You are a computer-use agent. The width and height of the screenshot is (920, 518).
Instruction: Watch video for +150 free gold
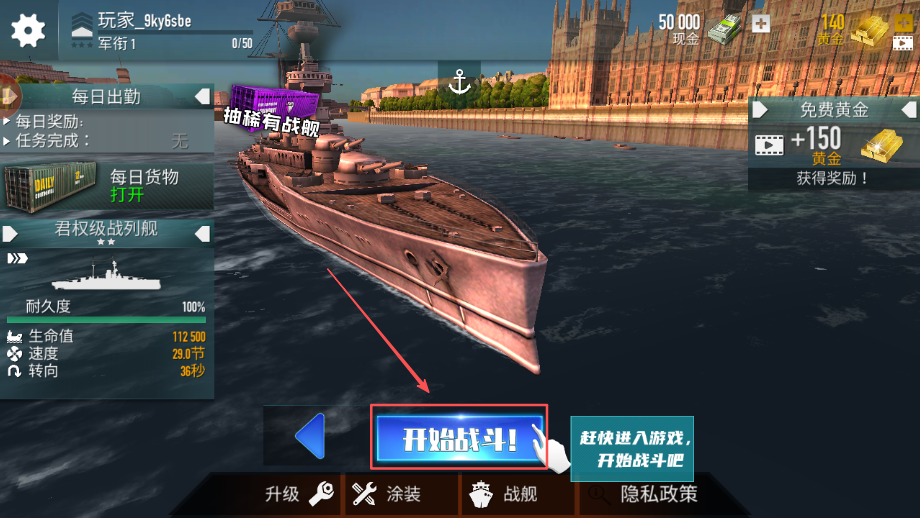click(832, 146)
